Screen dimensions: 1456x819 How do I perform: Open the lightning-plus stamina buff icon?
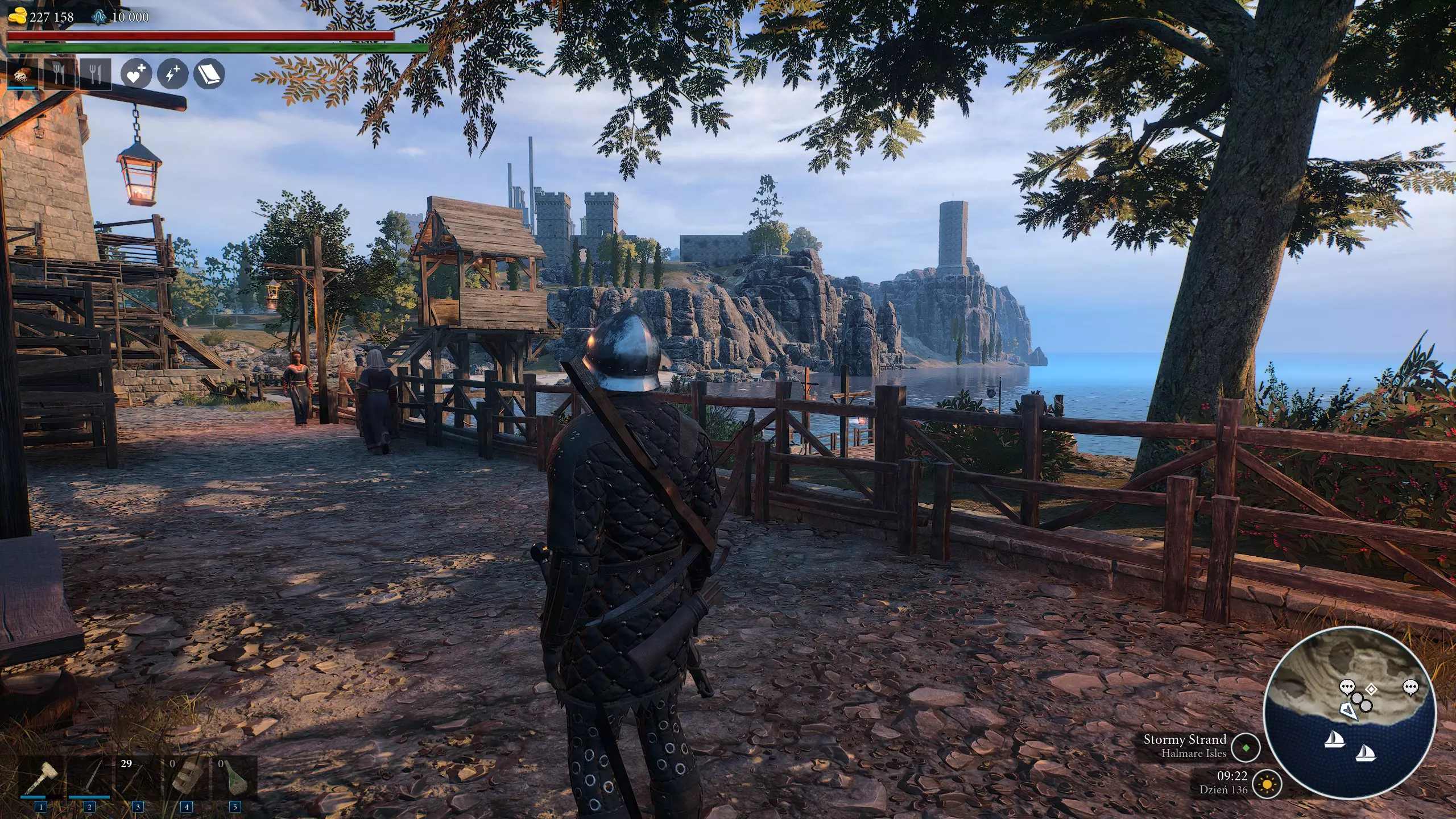click(172, 74)
